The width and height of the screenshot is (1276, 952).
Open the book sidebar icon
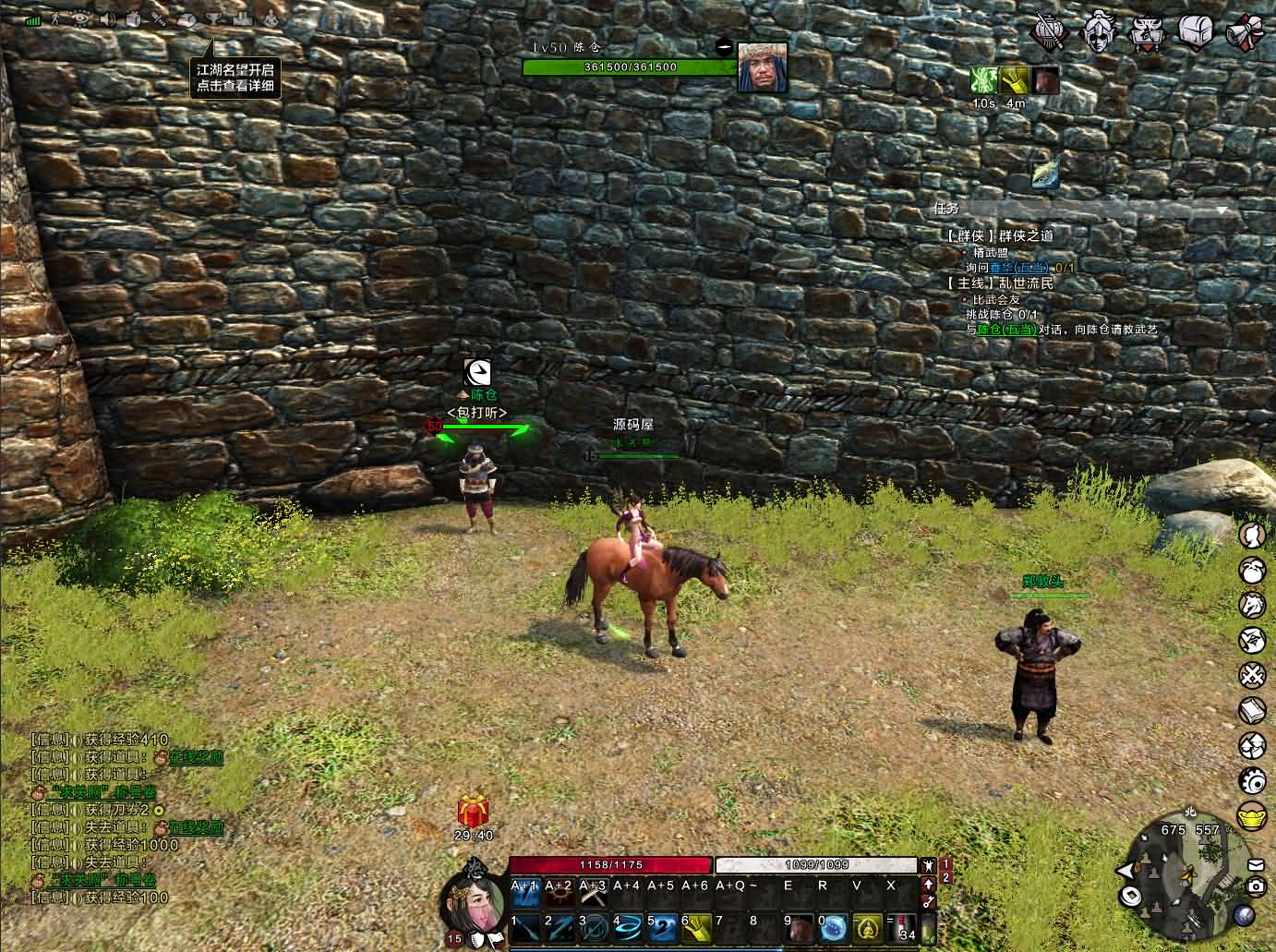point(1252,711)
